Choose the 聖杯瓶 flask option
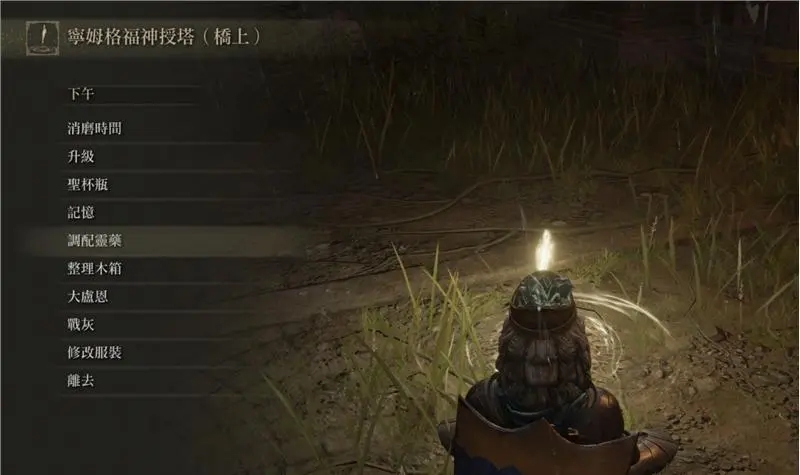 coord(88,185)
